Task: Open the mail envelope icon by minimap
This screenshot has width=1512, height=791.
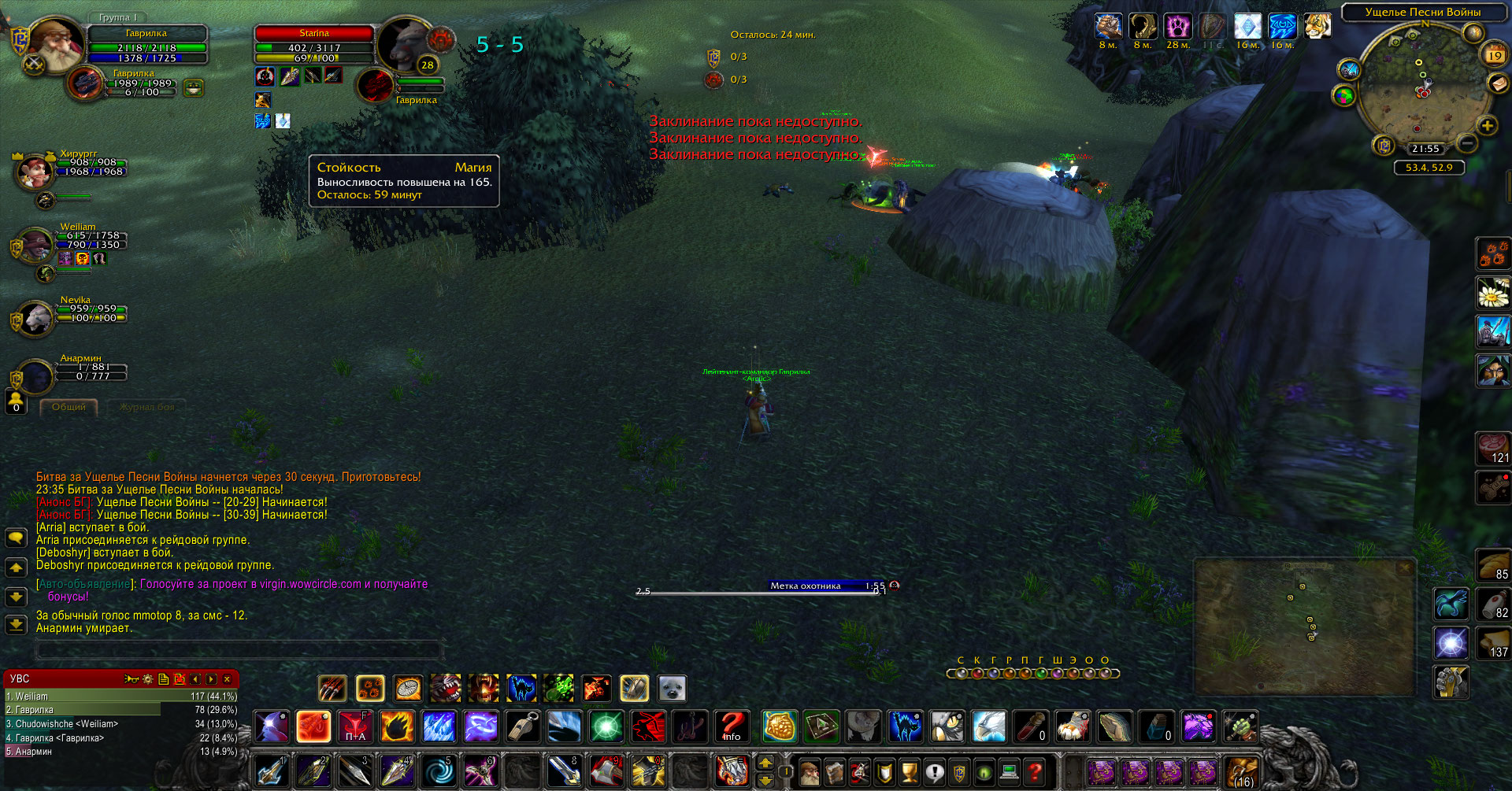Action: click(x=1496, y=83)
